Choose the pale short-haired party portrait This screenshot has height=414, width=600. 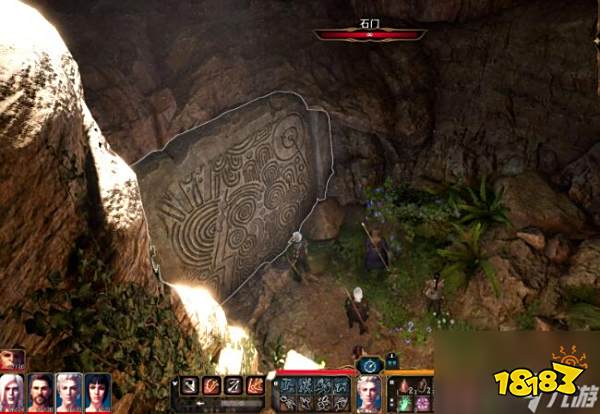69,392
